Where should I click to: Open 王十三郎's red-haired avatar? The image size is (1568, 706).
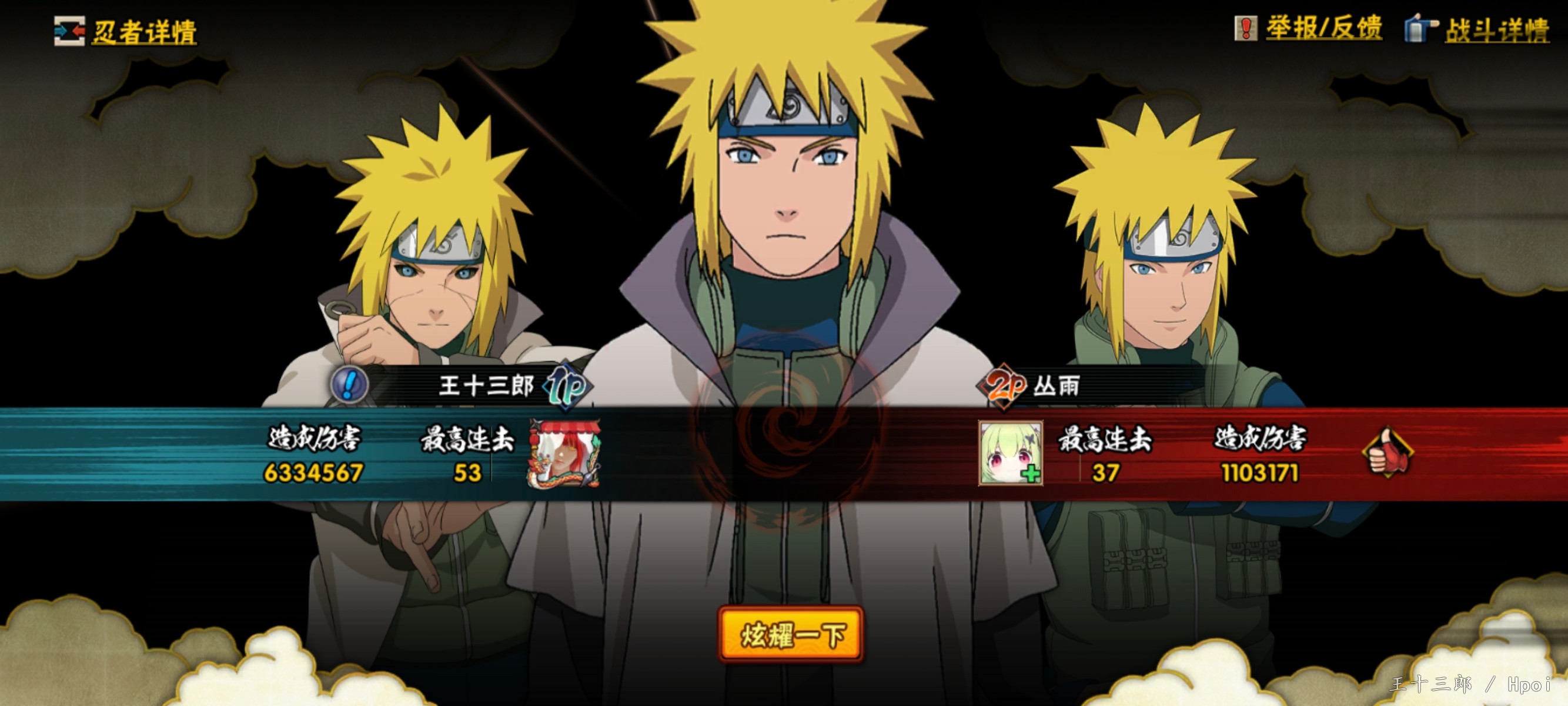(564, 453)
